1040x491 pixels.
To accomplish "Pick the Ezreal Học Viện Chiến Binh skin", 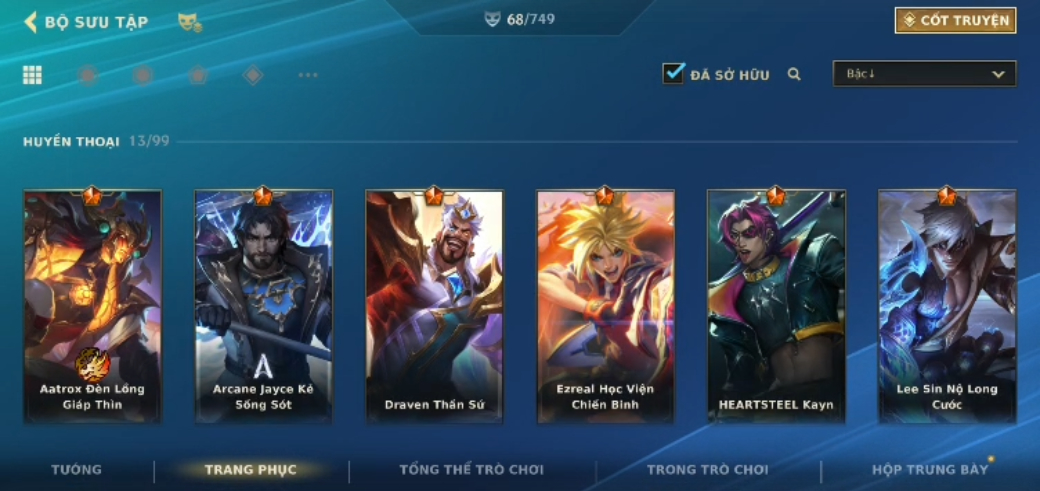I will click(x=605, y=305).
